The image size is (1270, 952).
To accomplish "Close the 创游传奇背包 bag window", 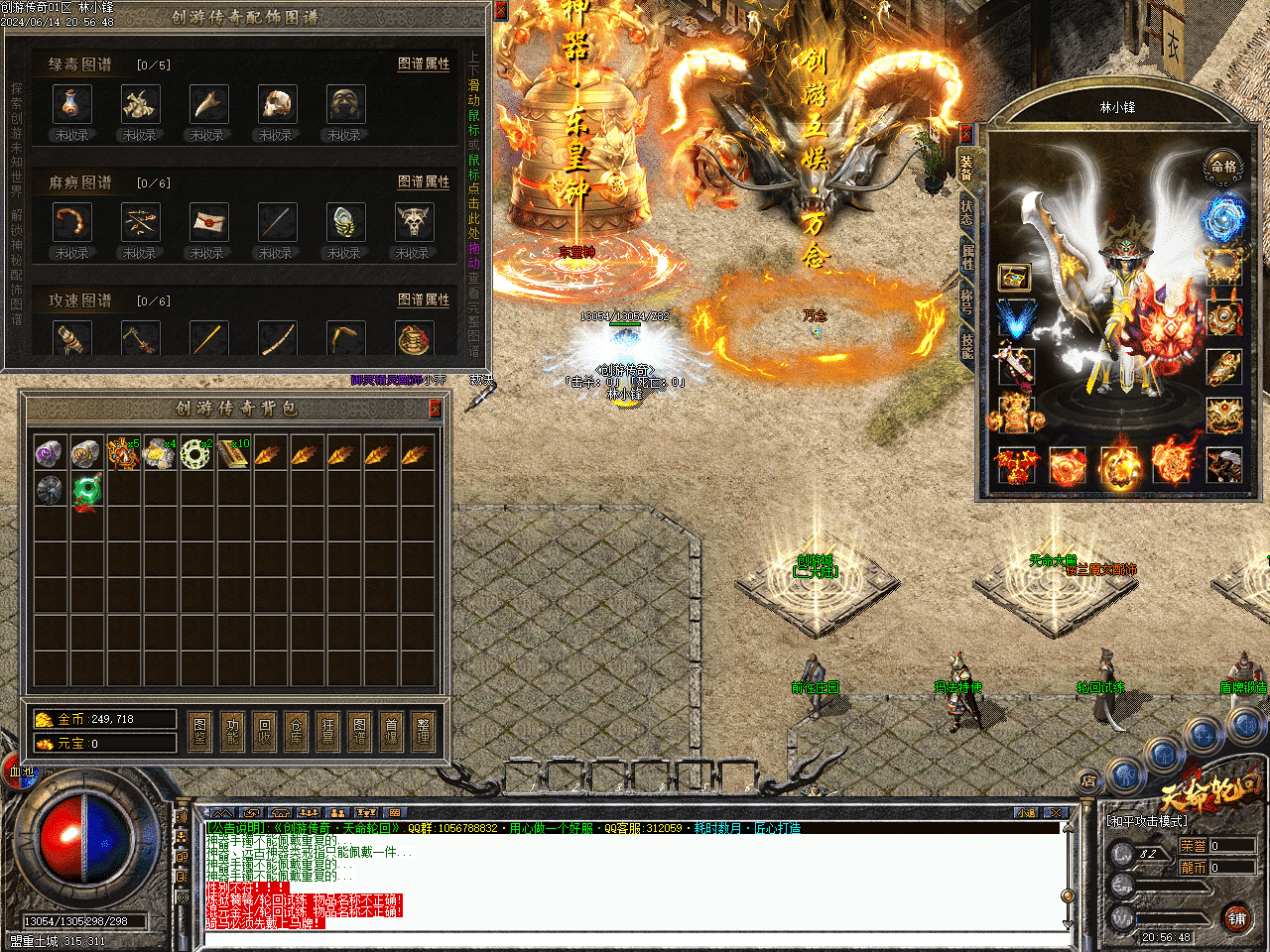I will 435,409.
